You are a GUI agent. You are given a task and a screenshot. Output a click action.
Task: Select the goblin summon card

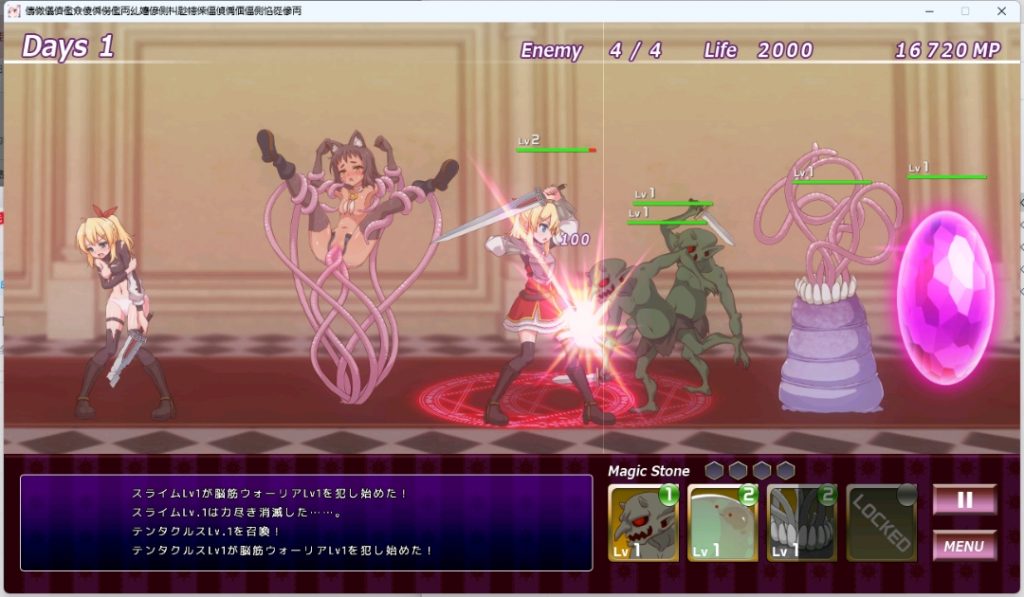tap(643, 523)
